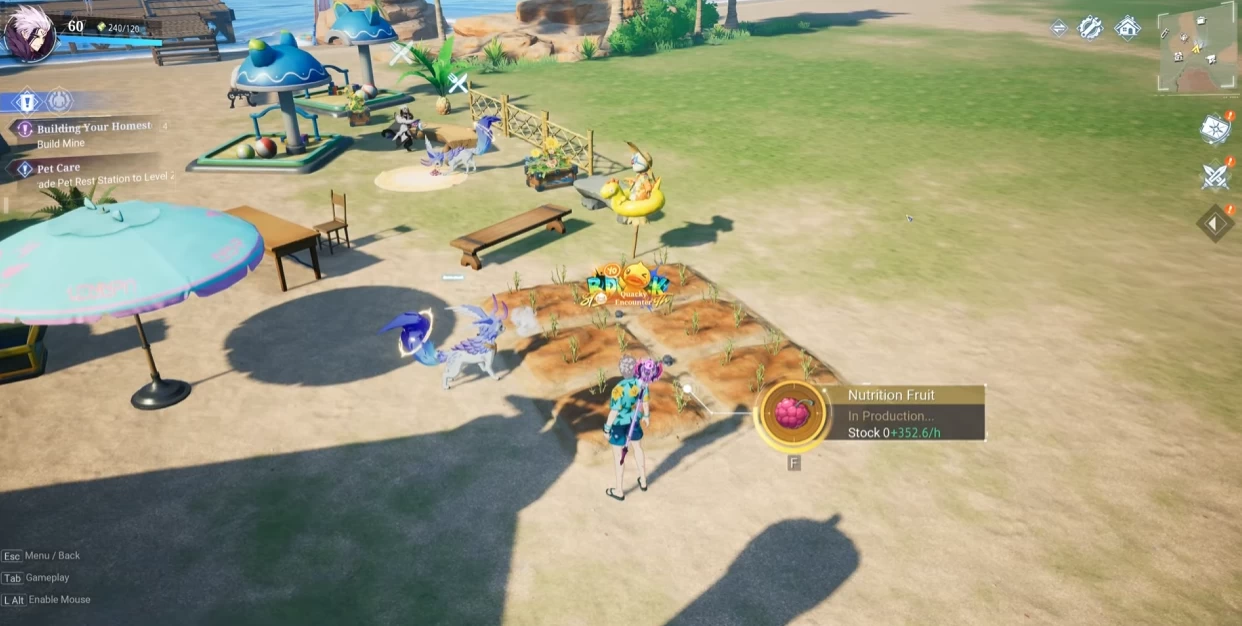Switch to the team tracker tab
Image resolution: width=1242 pixels, height=626 pixels.
60,101
